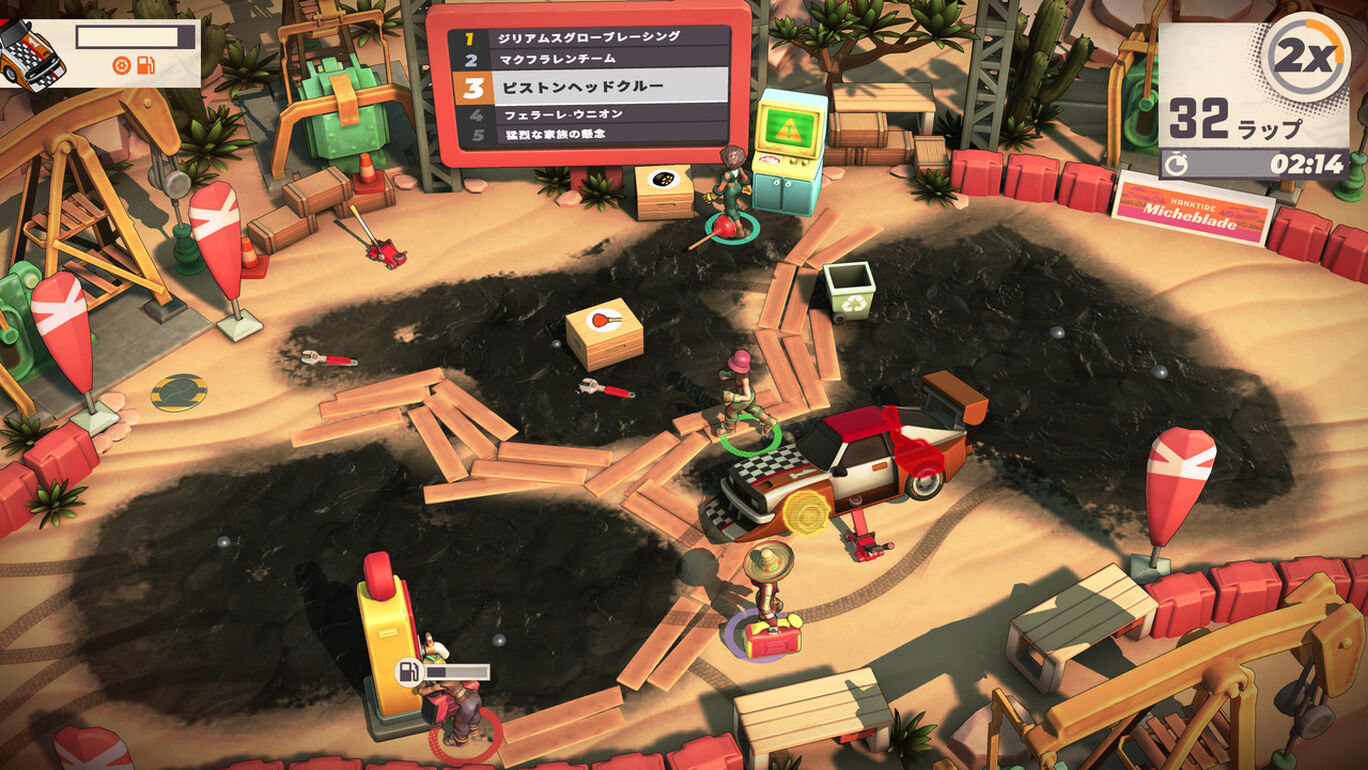This screenshot has width=1368, height=770.
Task: Choose the first-place team row on leaderboard
Action: coord(592,37)
